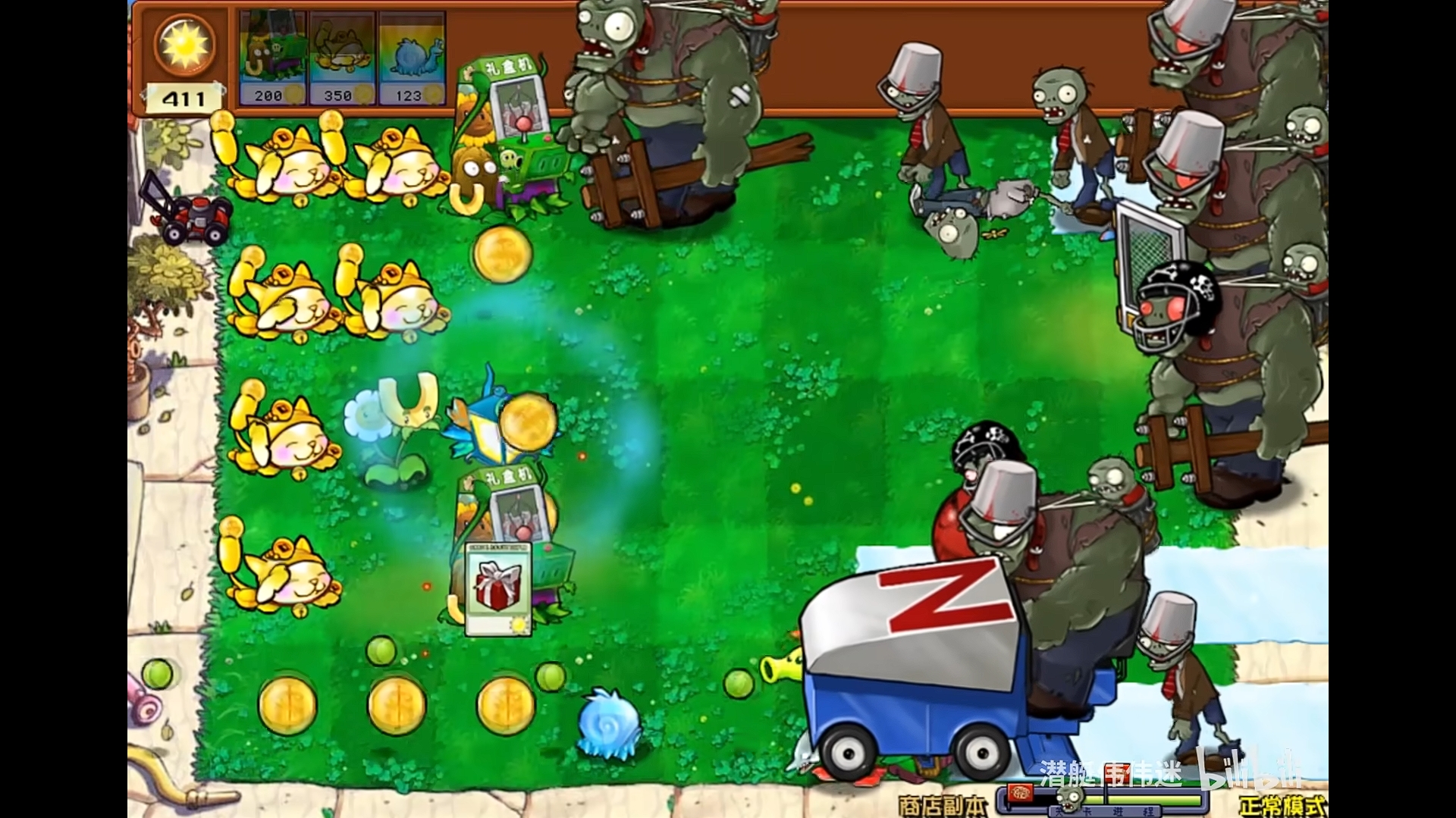This screenshot has height=818, width=1456.
Task: Open the 商店副本 shop option
Action: tap(942, 802)
